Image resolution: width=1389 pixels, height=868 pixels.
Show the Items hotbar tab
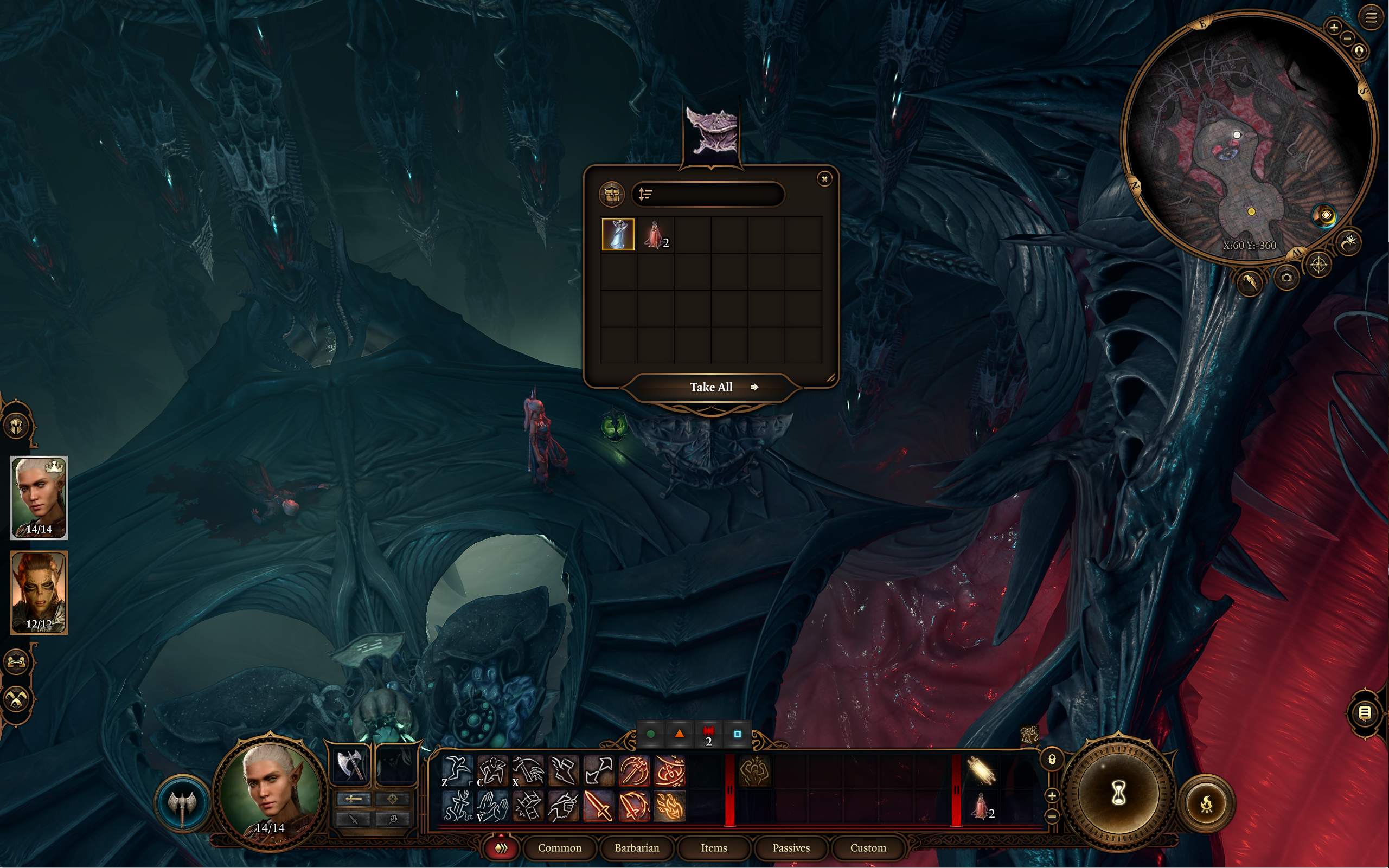point(714,848)
